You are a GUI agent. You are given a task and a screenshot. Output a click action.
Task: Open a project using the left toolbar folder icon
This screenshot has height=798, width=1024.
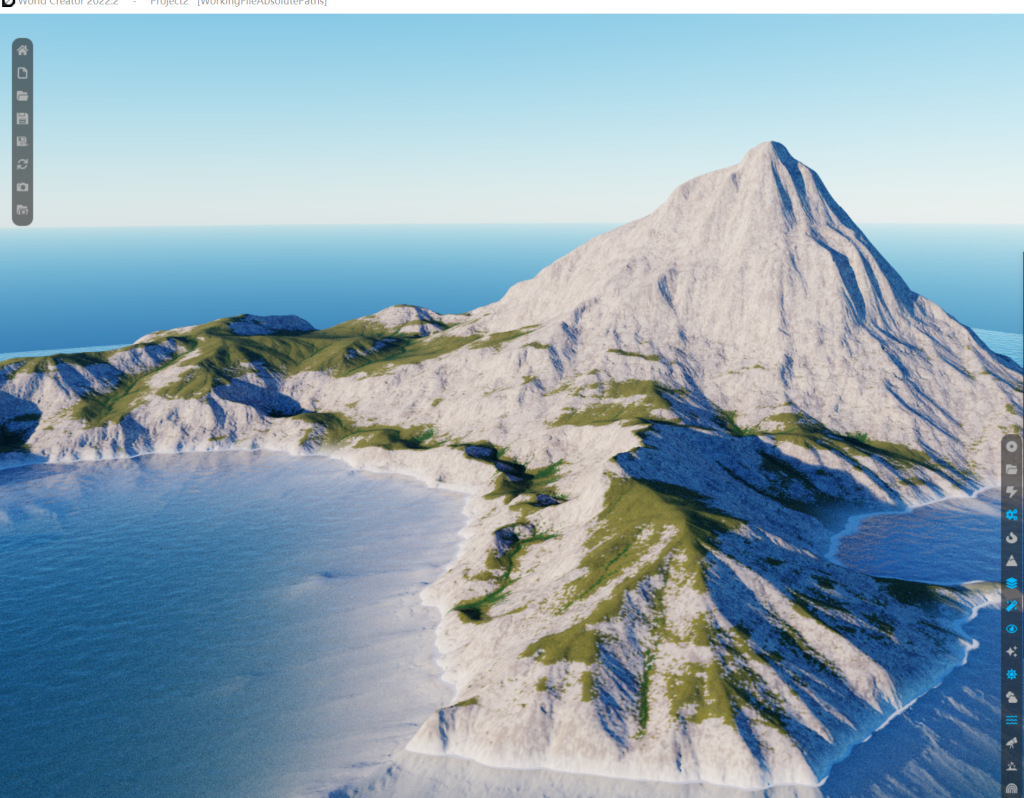click(23, 96)
